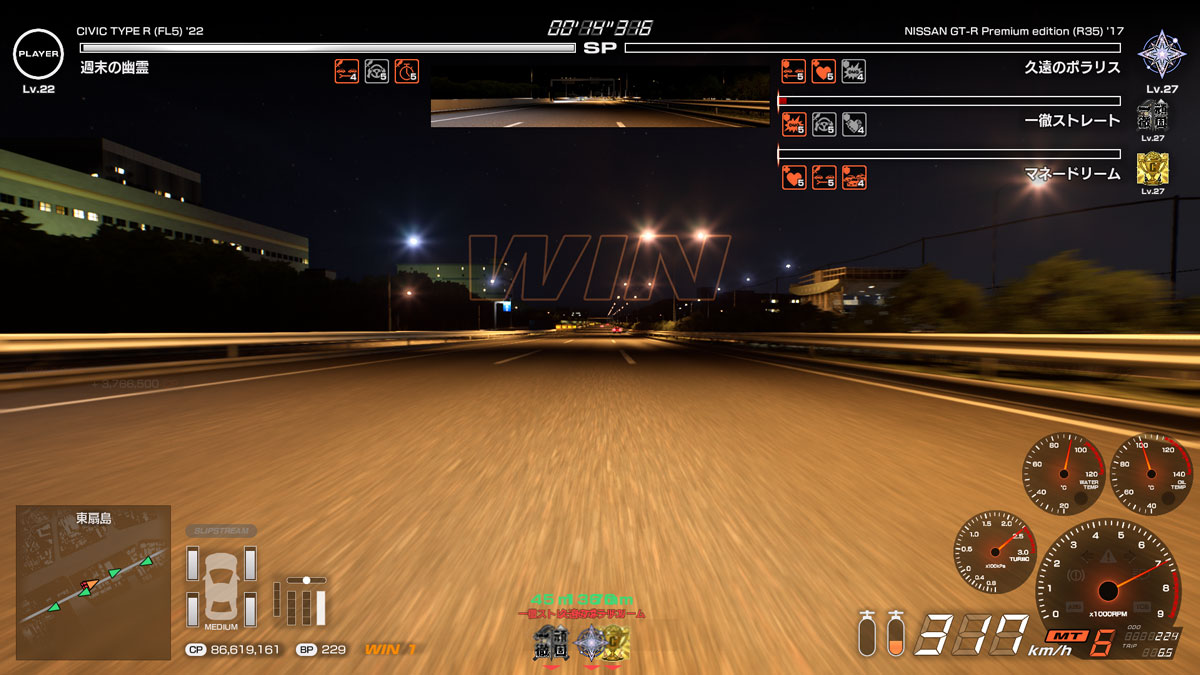Click the player's gray steering wheel skill icon

377,71
